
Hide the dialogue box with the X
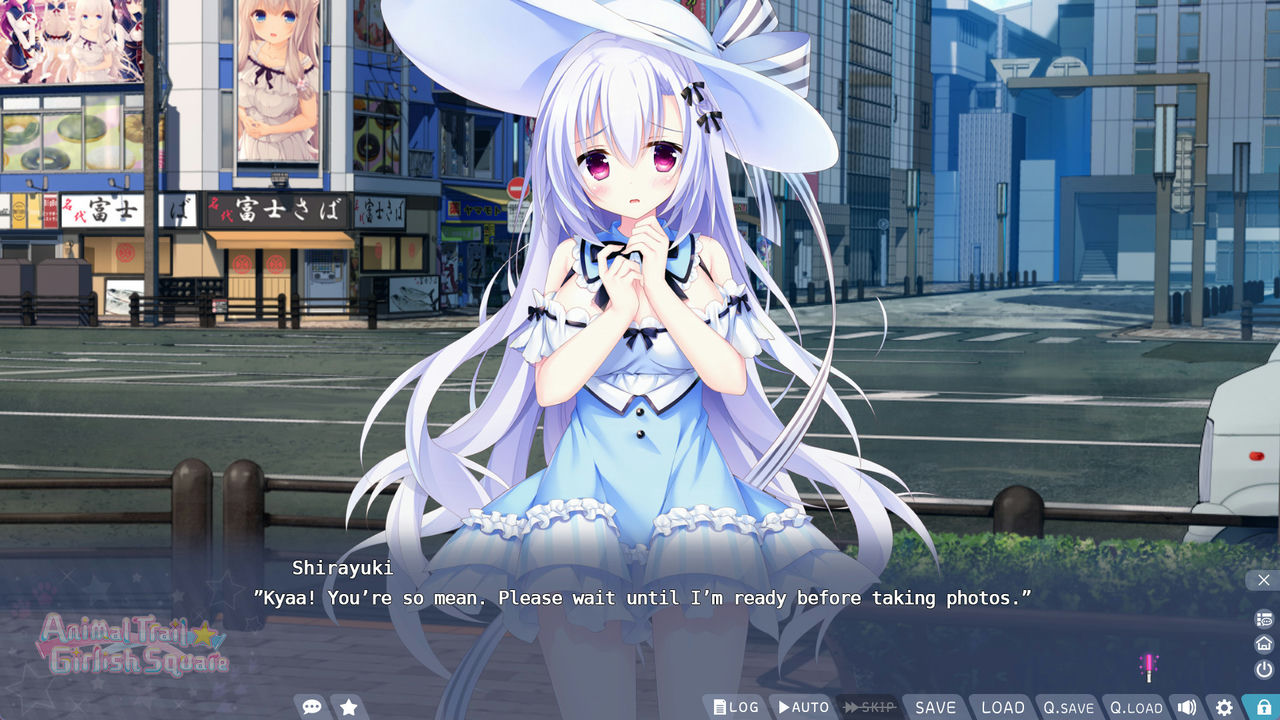point(1263,580)
